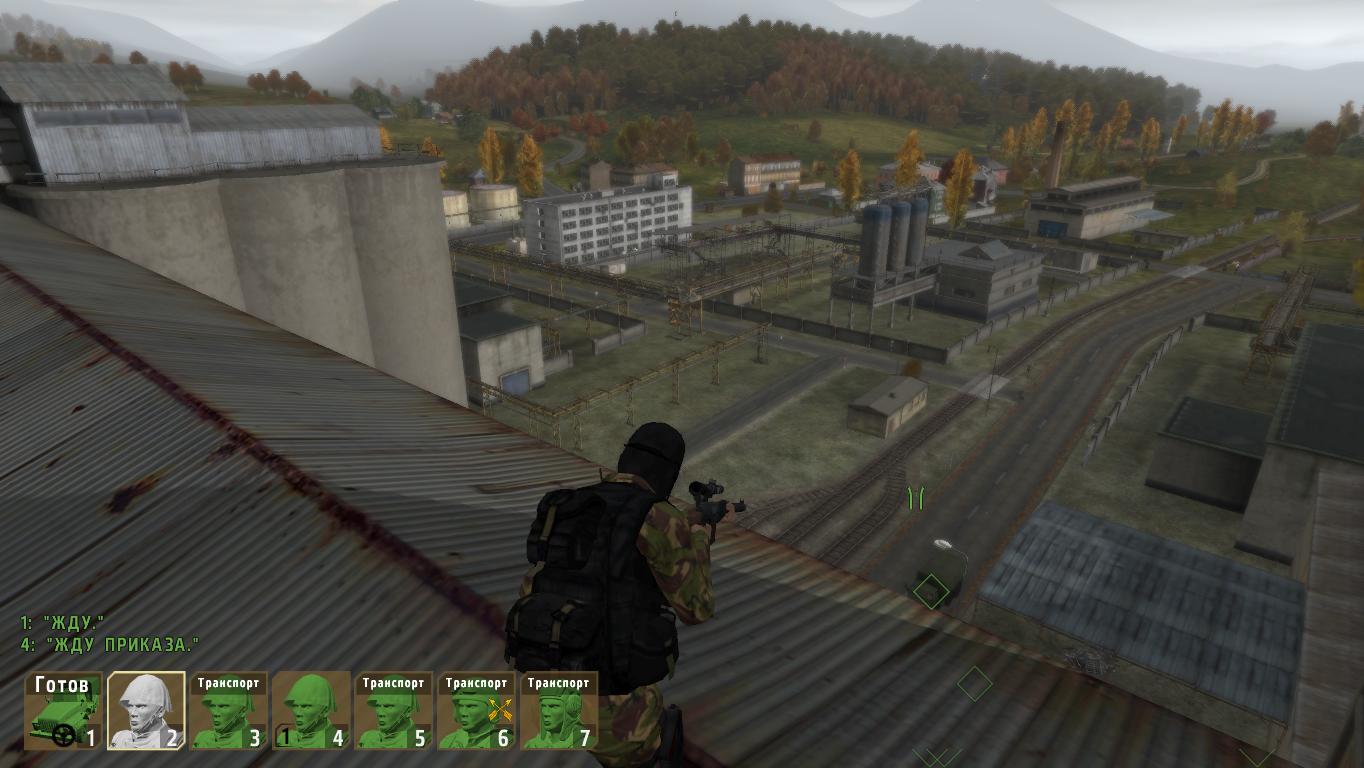Select squad member number 3
Screen dimensions: 1364x768
coord(228,711)
